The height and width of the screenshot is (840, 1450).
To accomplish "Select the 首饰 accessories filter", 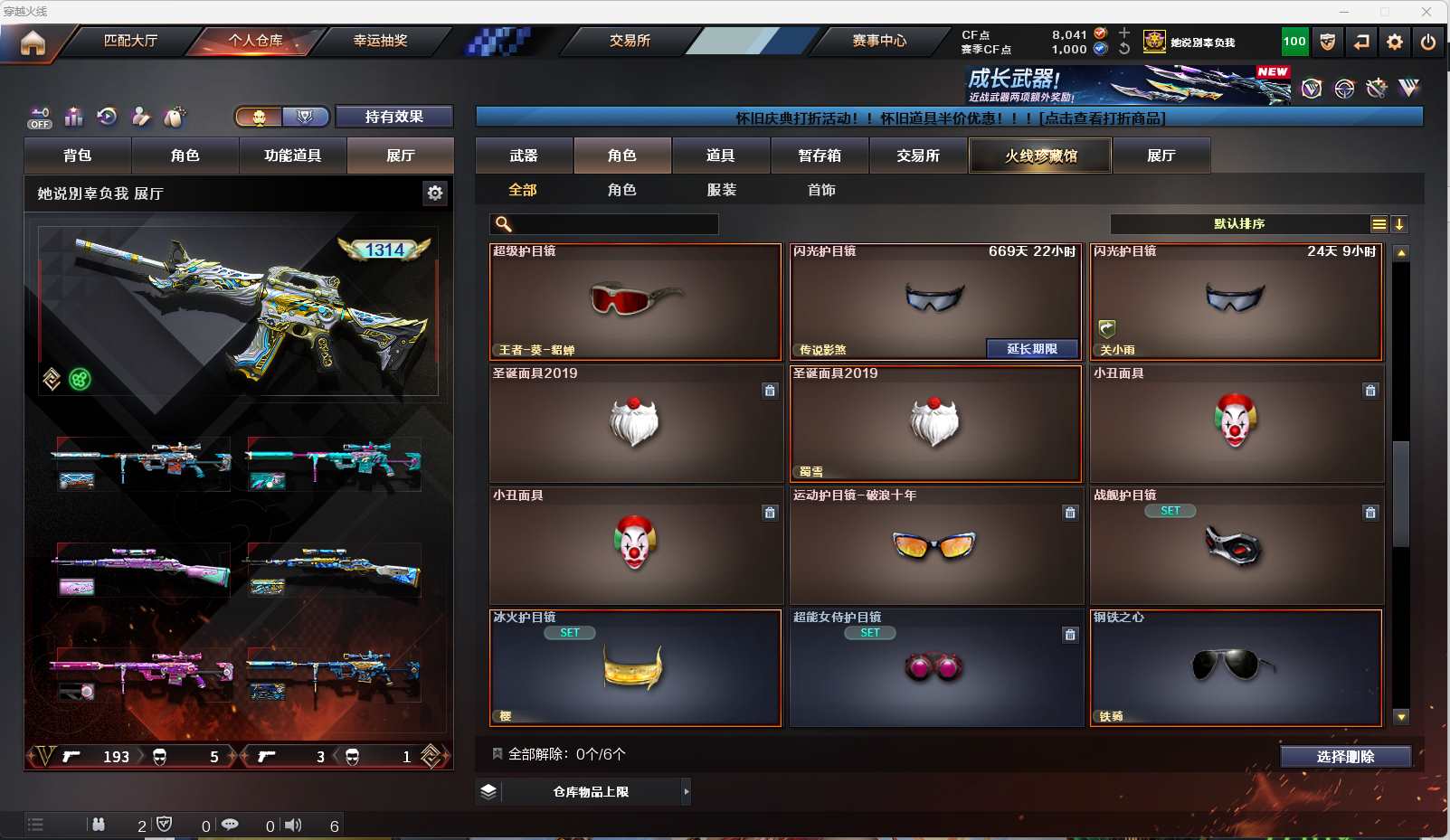I will point(821,190).
